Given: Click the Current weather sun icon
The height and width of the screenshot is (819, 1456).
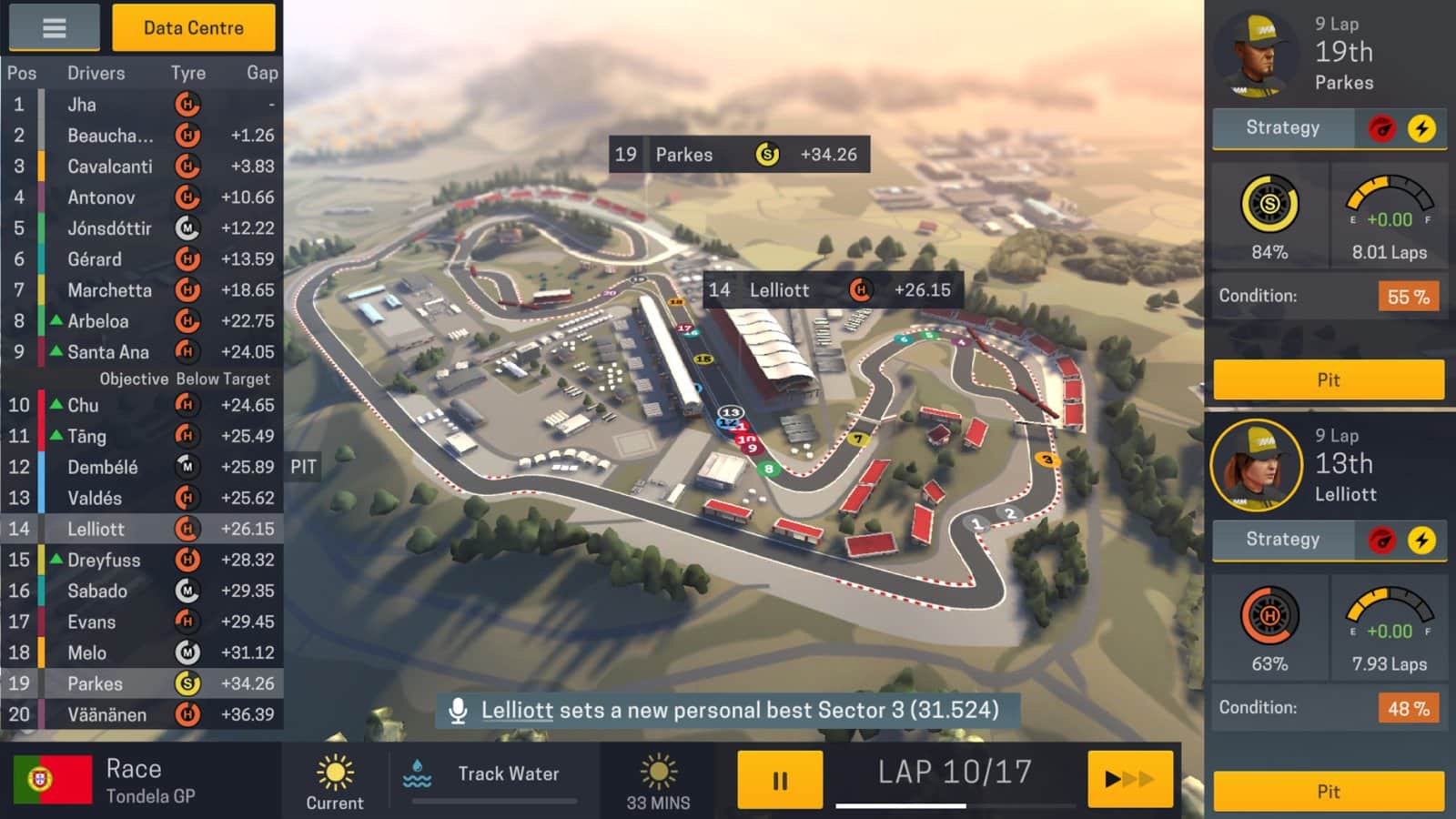Looking at the screenshot, I should [334, 771].
